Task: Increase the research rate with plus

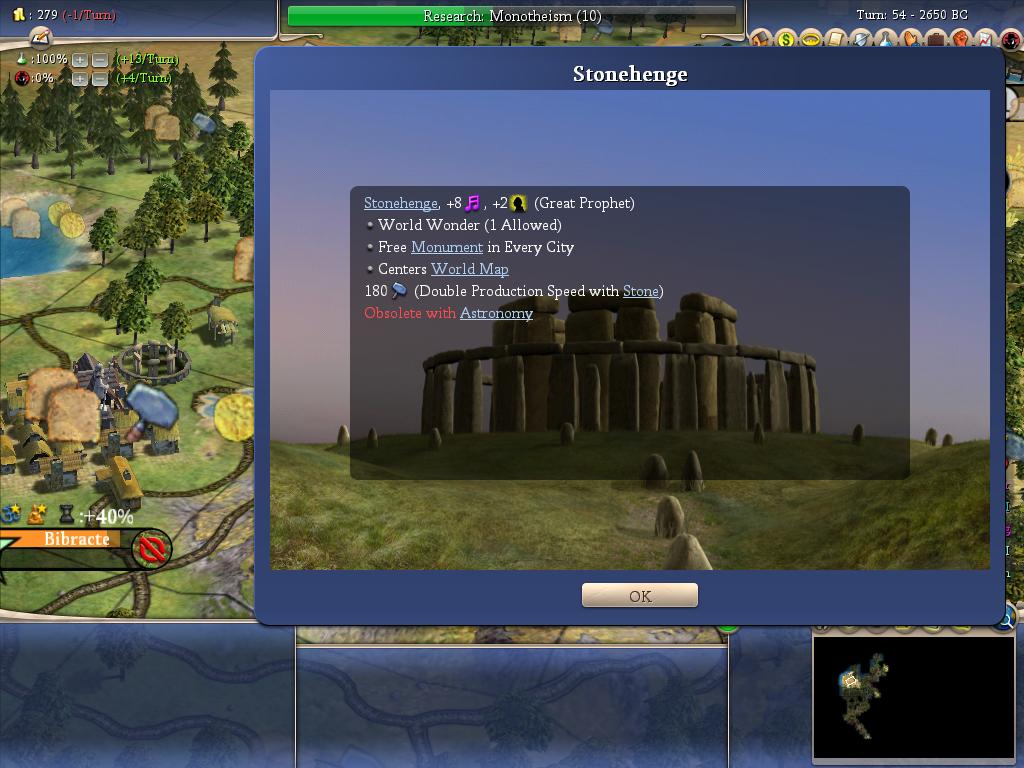Action: (x=80, y=59)
